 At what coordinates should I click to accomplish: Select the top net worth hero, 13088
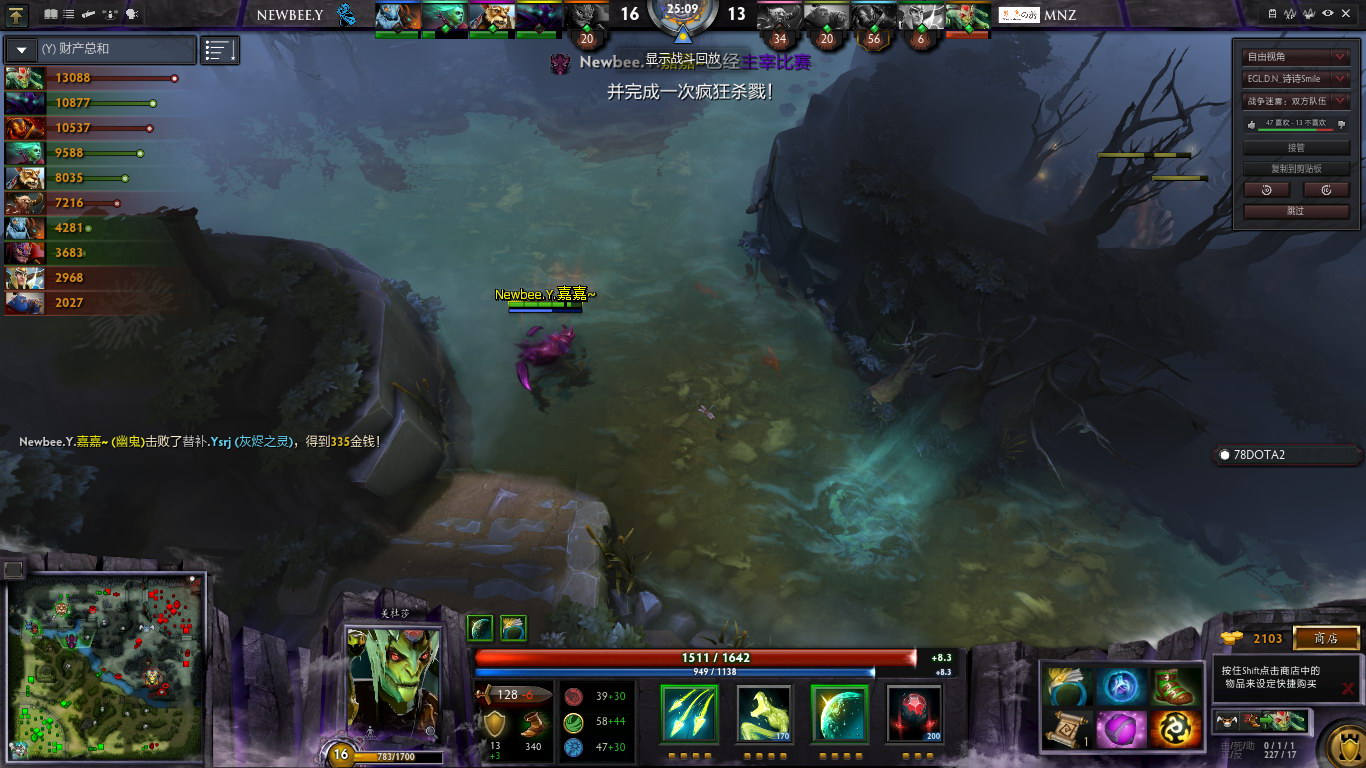(x=25, y=78)
